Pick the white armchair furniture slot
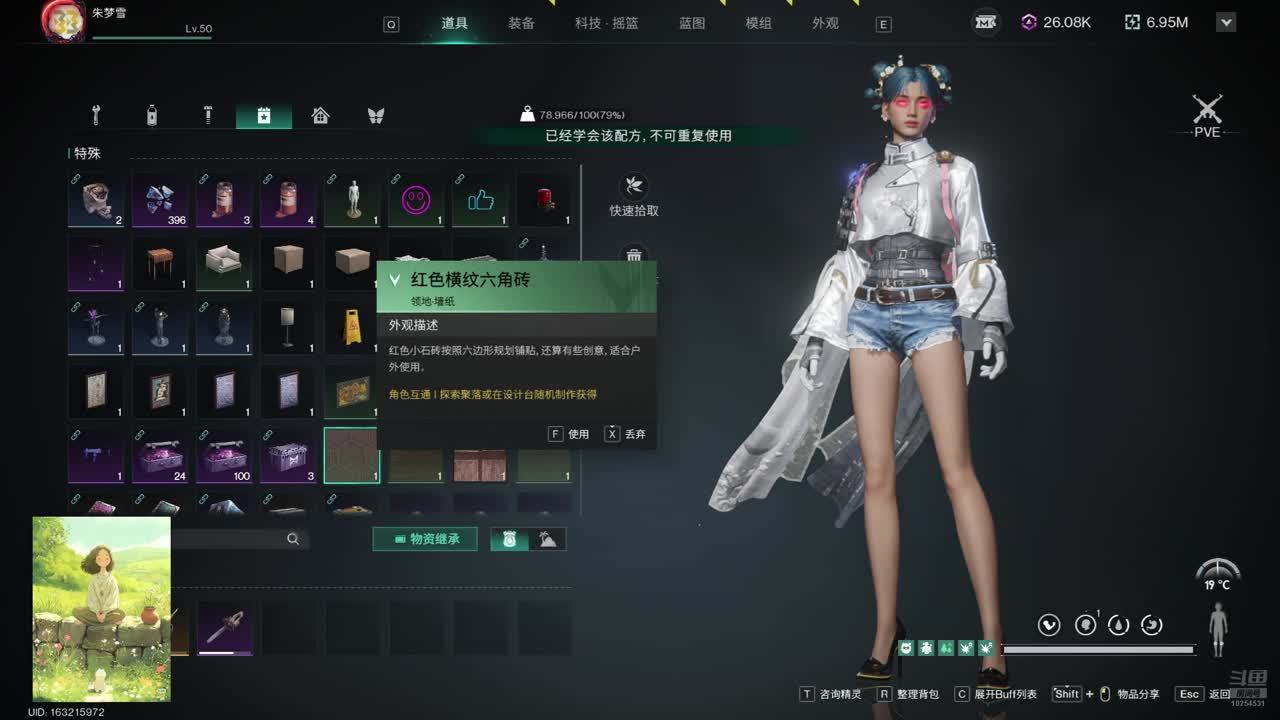The height and width of the screenshot is (720, 1280). point(223,262)
